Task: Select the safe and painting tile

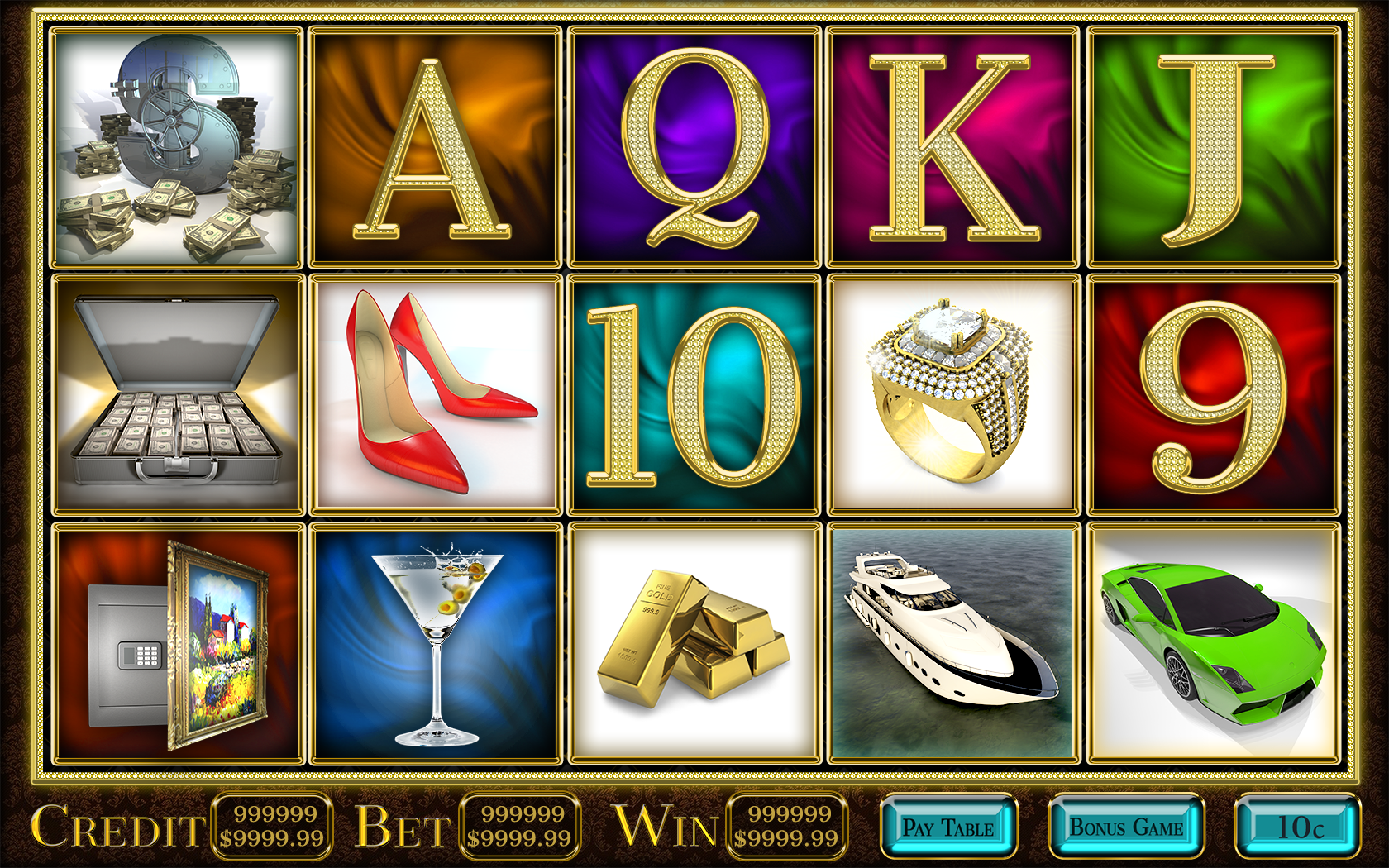Action: pyautogui.click(x=178, y=643)
